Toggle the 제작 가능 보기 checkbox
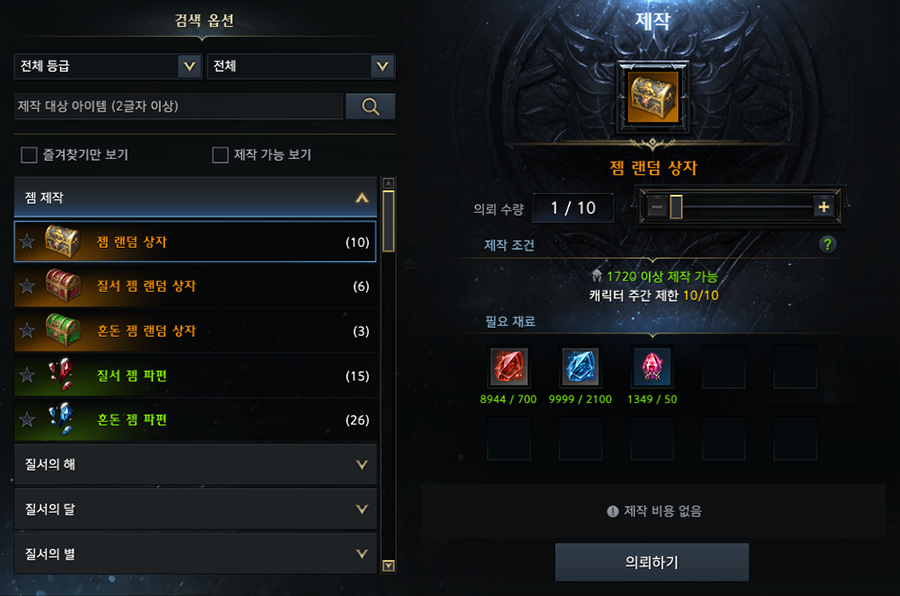Screen dimensions: 900x596 [x=221, y=155]
